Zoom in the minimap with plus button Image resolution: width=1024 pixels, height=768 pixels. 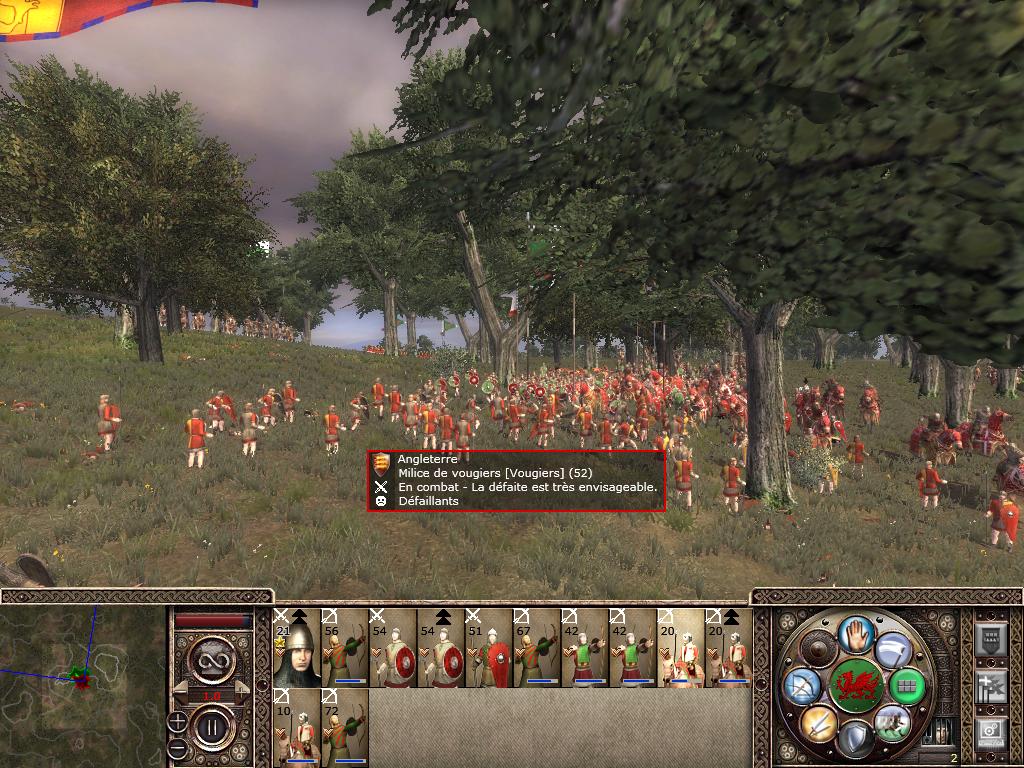click(x=177, y=721)
